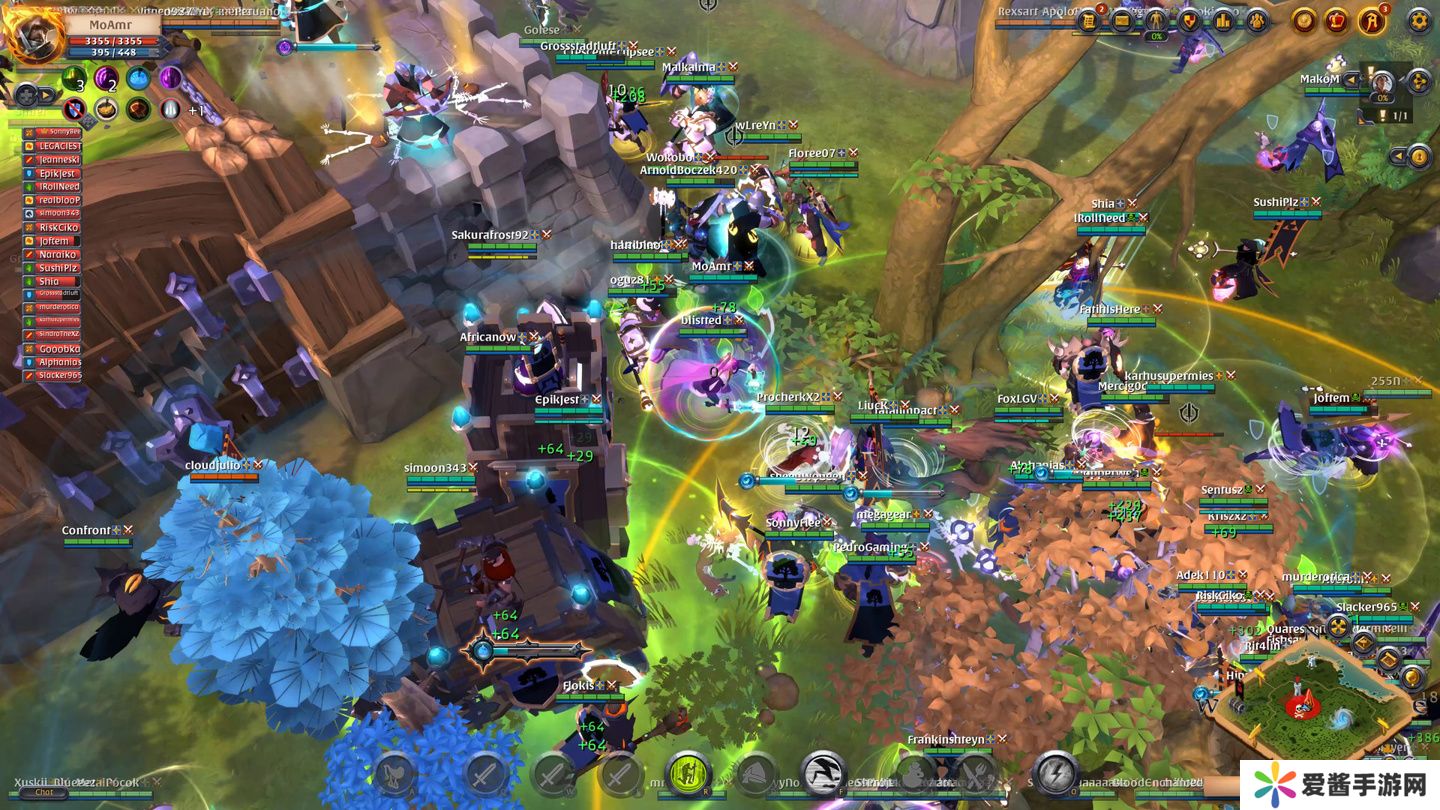Open the quest scroll log icon
Image resolution: width=1440 pixels, height=810 pixels.
[1088, 20]
